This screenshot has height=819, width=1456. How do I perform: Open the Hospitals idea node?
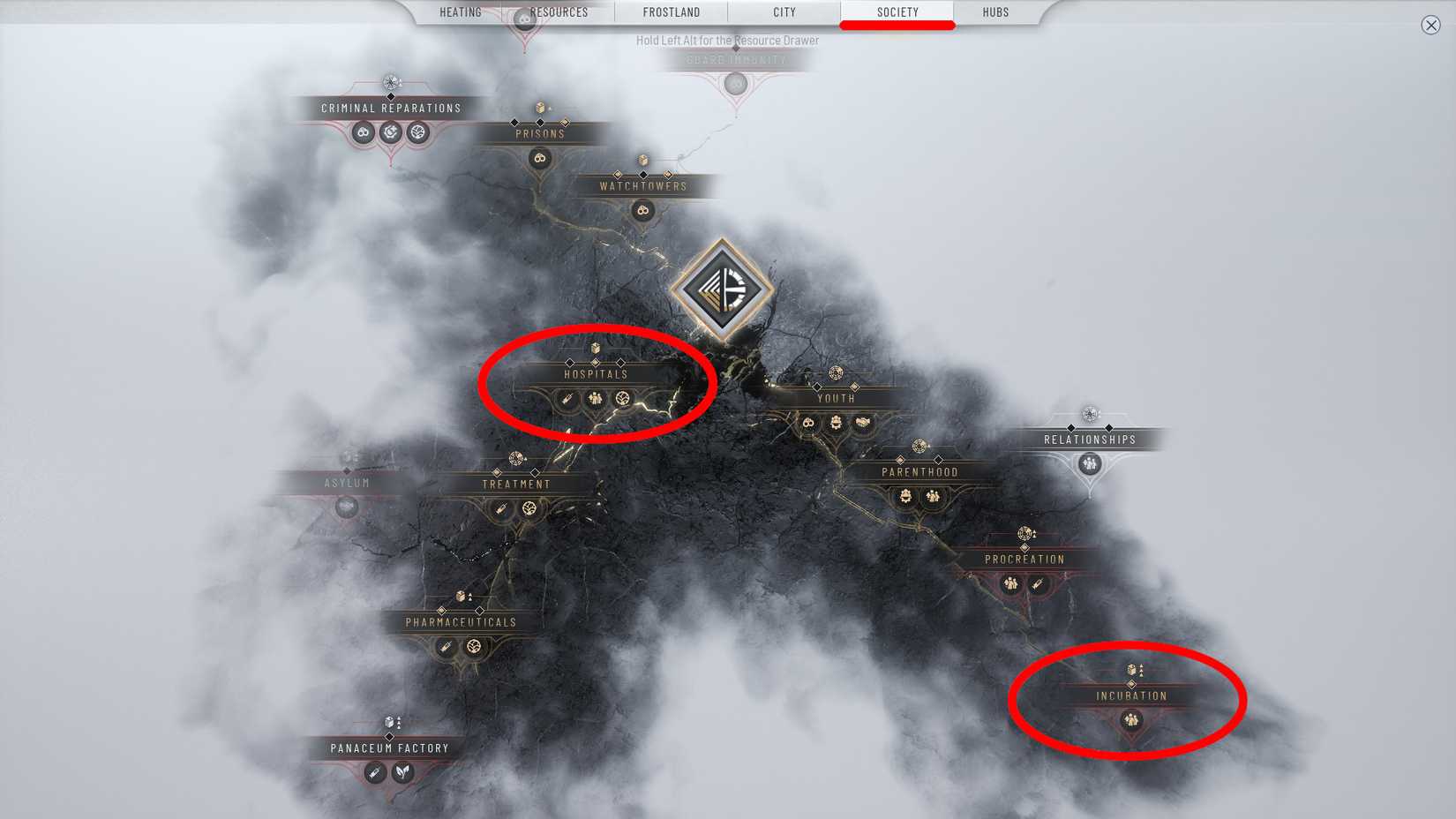click(x=597, y=373)
